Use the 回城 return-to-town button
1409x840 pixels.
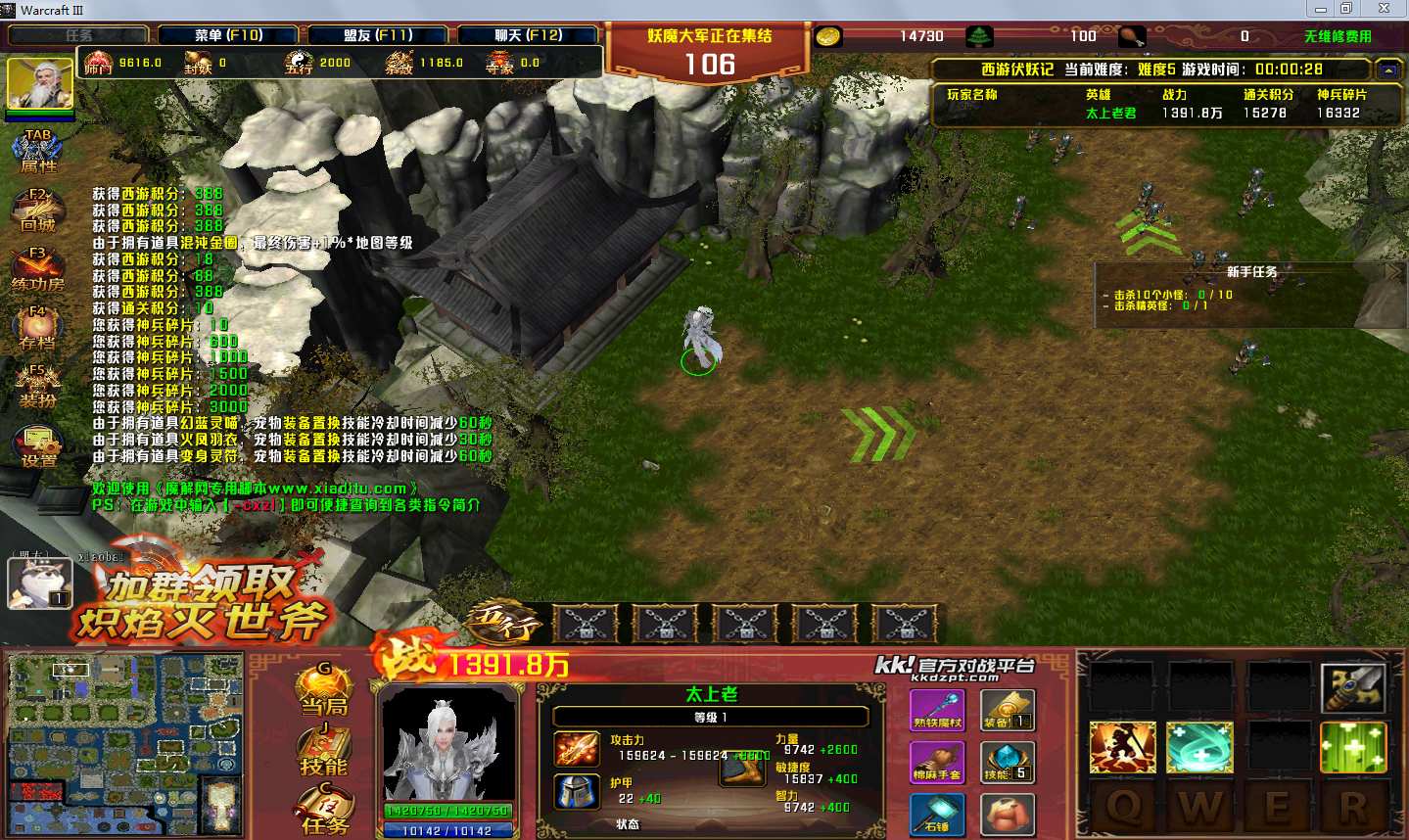coord(38,210)
